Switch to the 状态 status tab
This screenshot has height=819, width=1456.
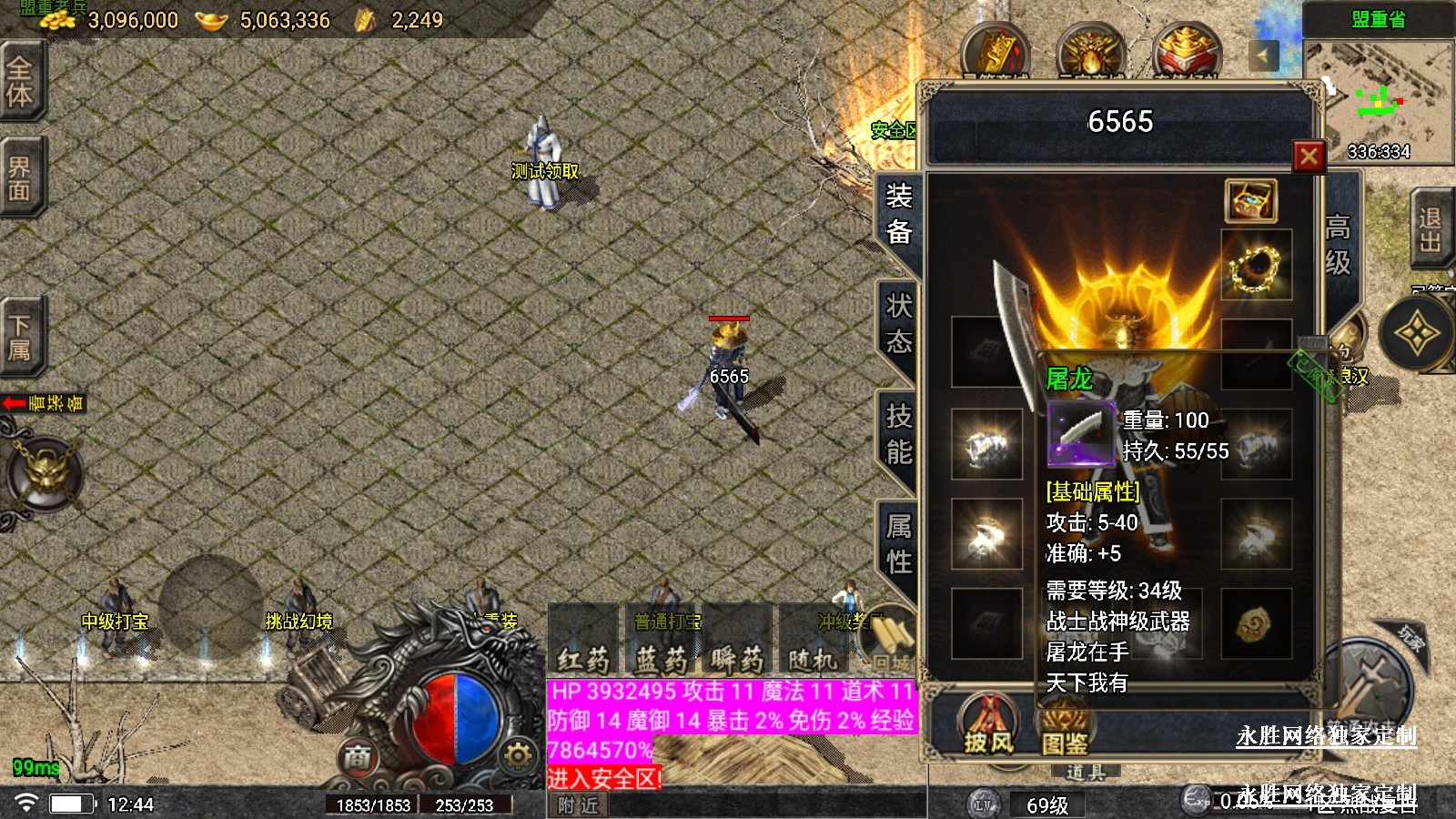[x=898, y=324]
